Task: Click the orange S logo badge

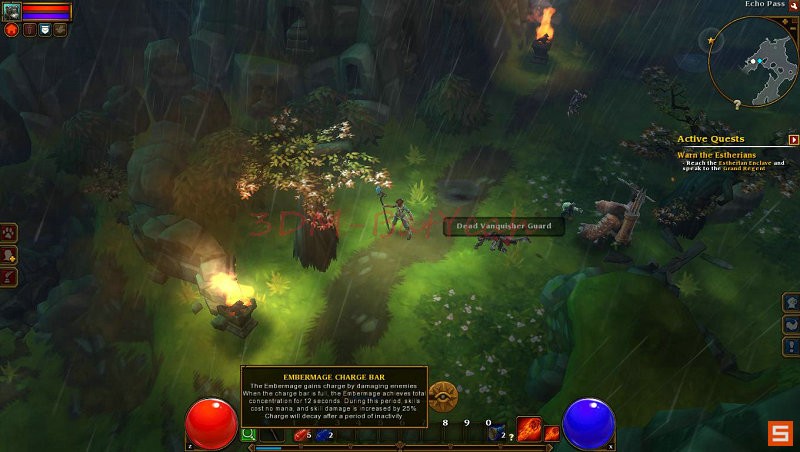Action: point(780,433)
